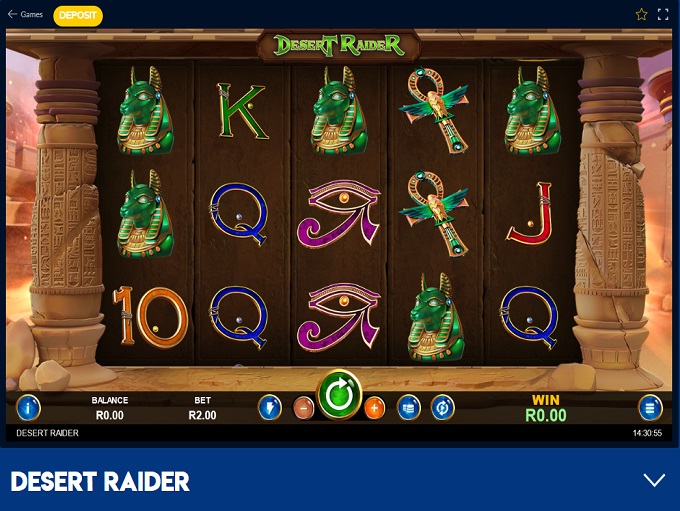Spin the reels with the green button

coord(339,396)
